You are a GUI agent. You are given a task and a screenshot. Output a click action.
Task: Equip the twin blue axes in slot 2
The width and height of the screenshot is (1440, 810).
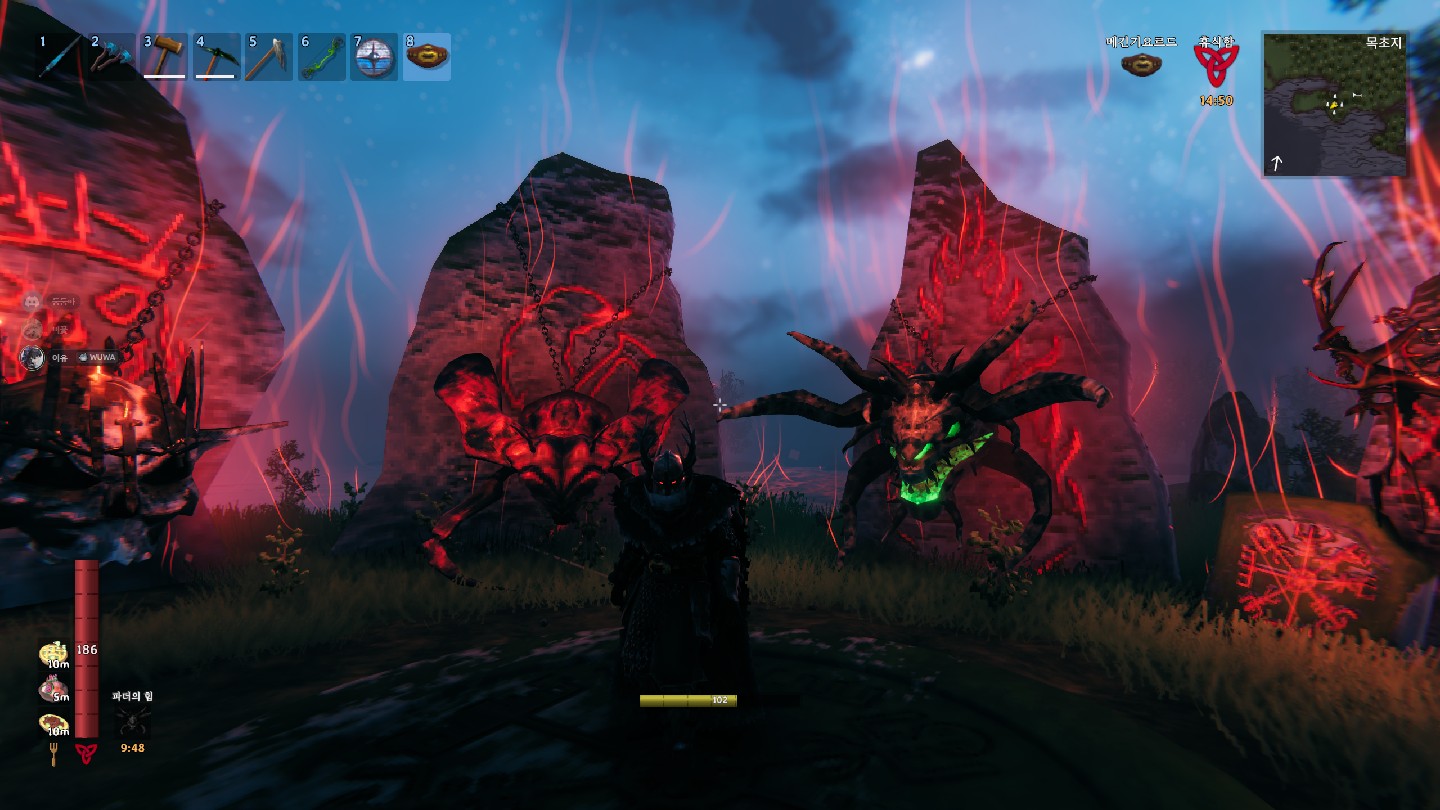pos(114,57)
